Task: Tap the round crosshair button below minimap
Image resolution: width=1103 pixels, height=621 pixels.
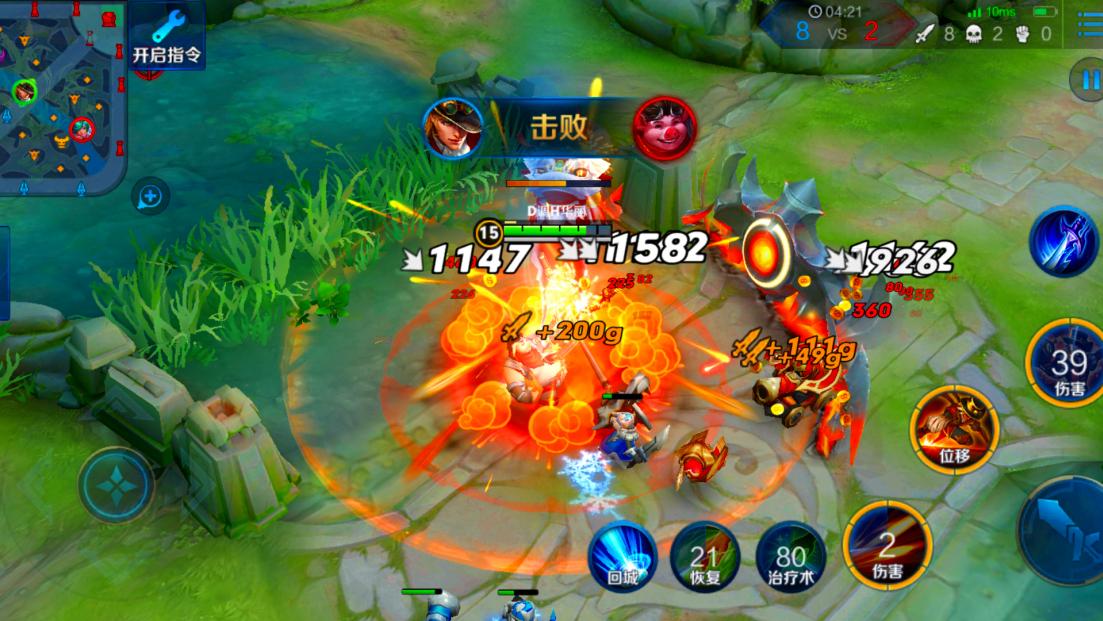Action: (150, 196)
